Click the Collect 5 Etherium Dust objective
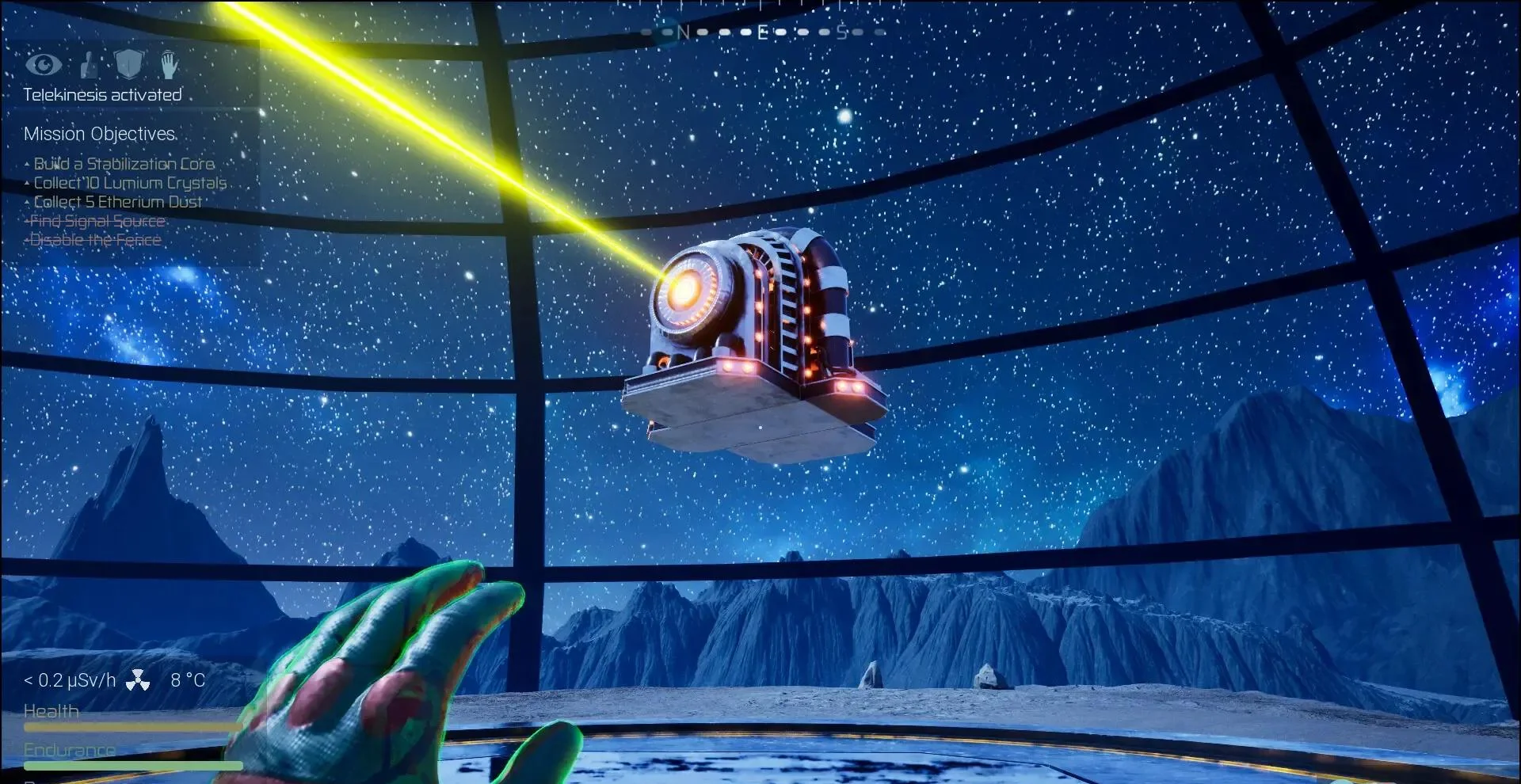1521x784 pixels. pos(117,202)
